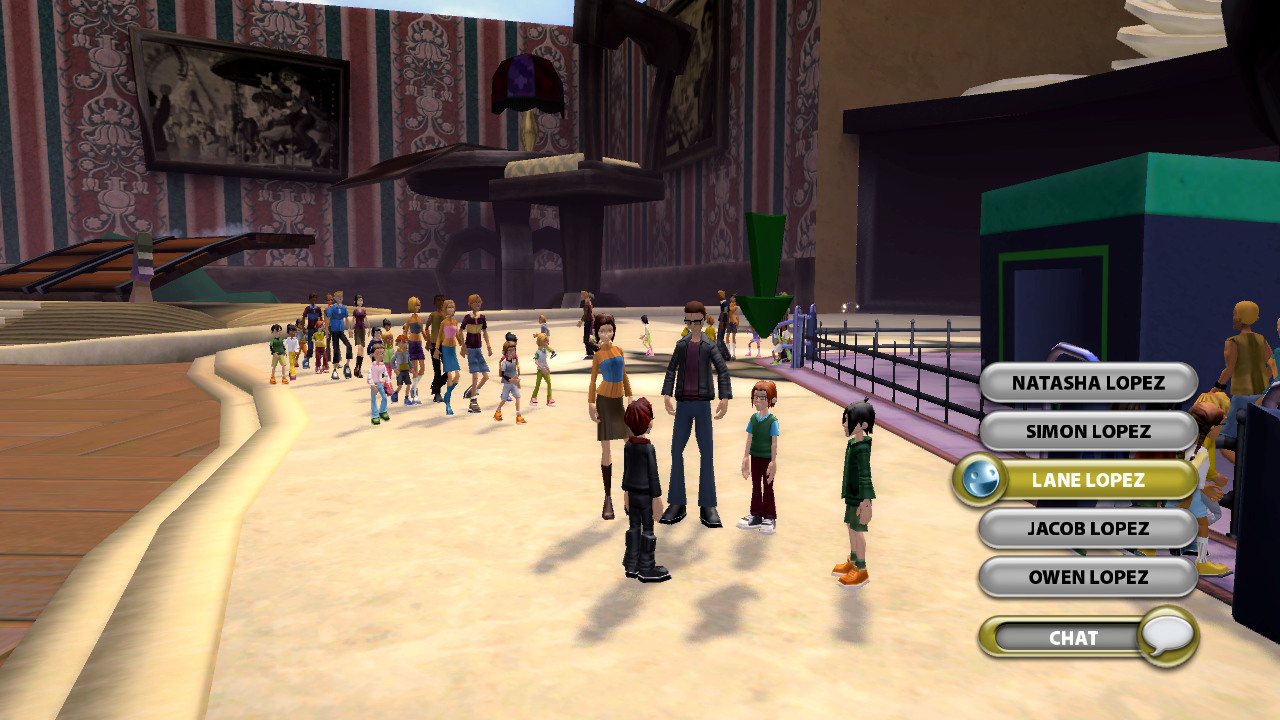Choose Simon Lopez
Screen dimensions: 1280x720
tap(1088, 432)
